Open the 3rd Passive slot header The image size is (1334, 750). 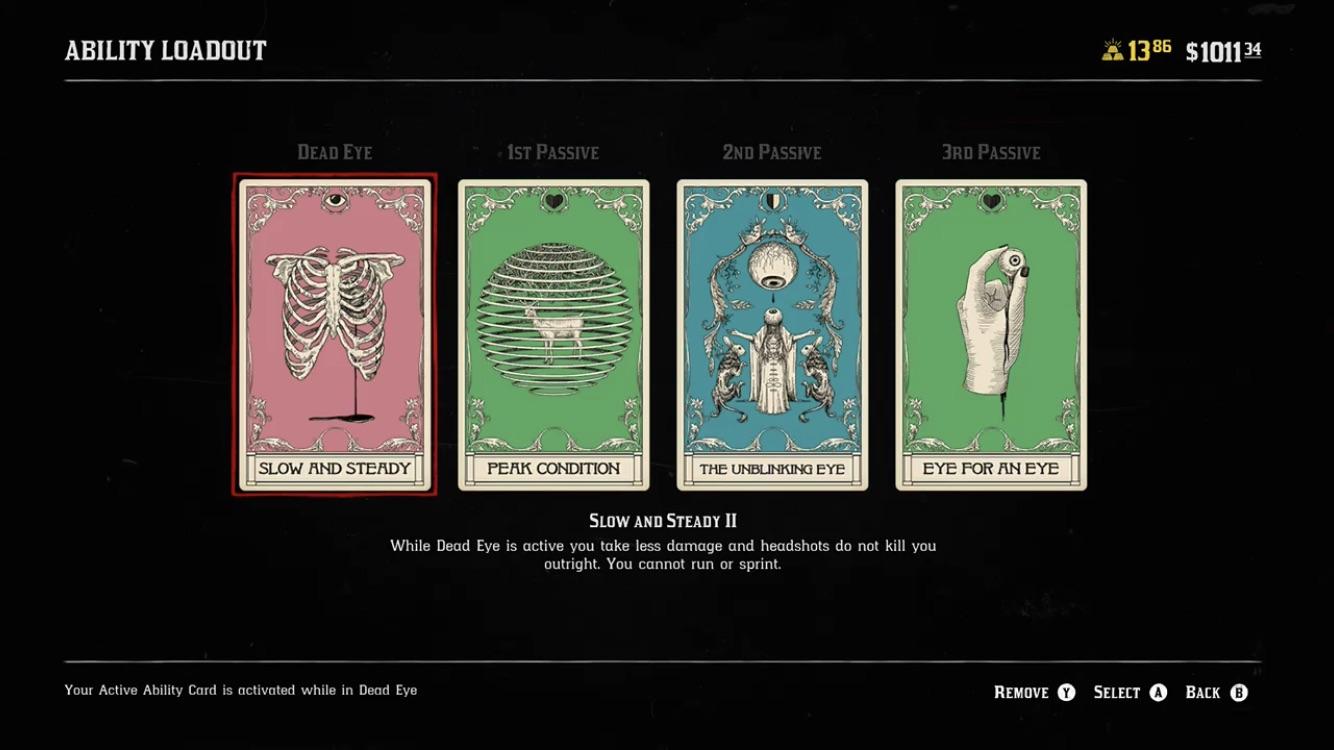coord(990,152)
